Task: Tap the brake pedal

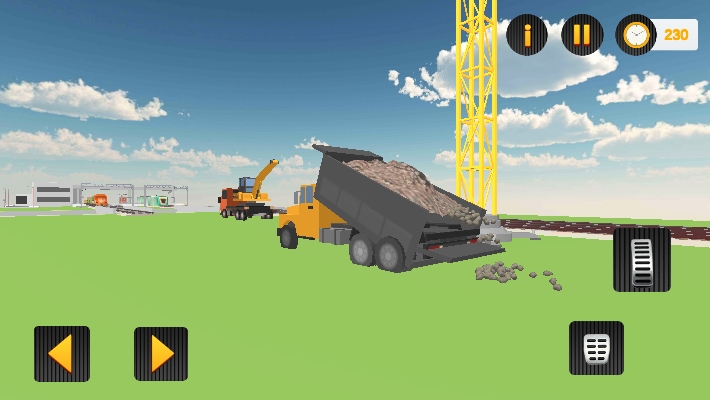Action: point(596,348)
